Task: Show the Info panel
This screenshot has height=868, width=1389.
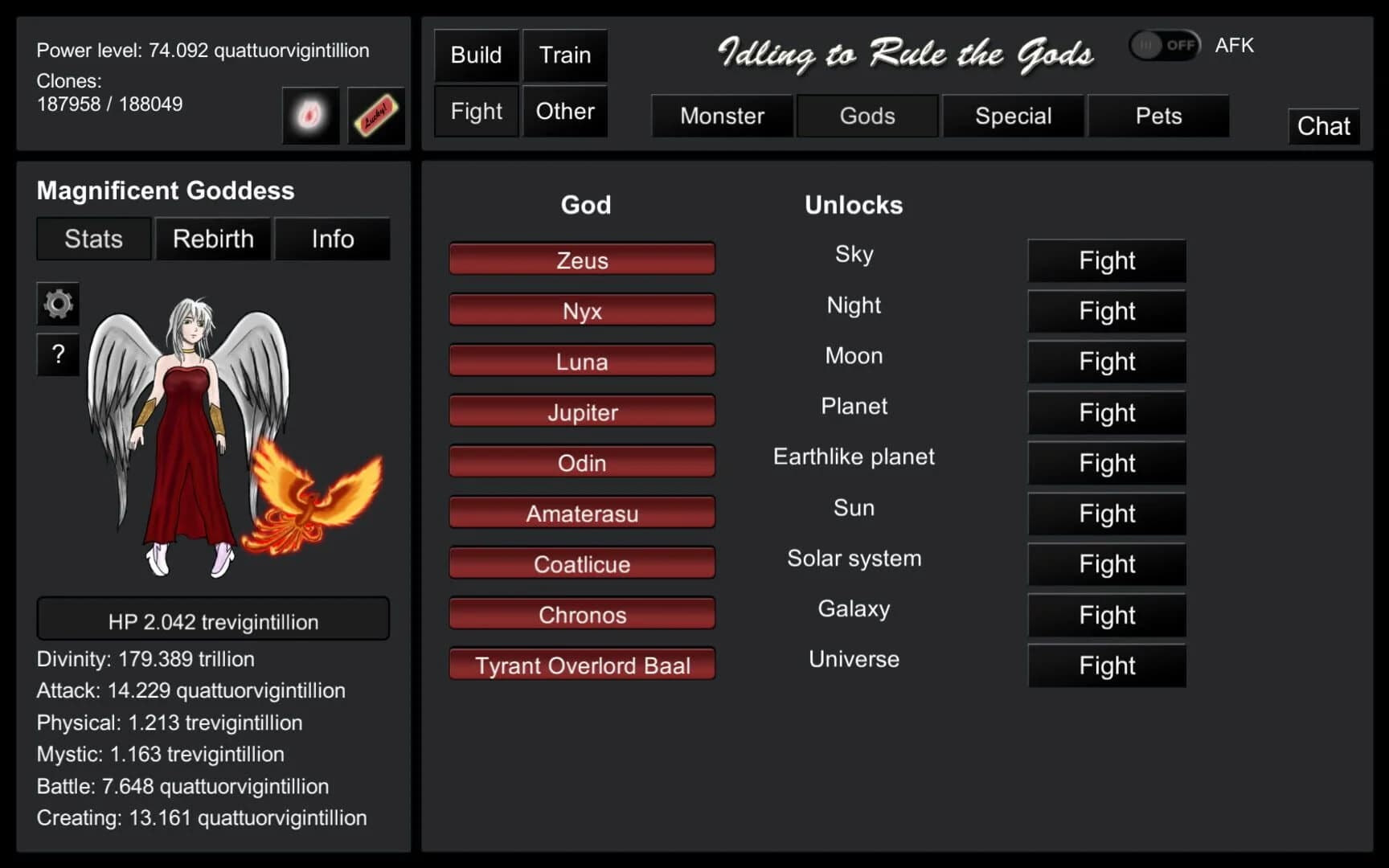Action: (x=332, y=239)
